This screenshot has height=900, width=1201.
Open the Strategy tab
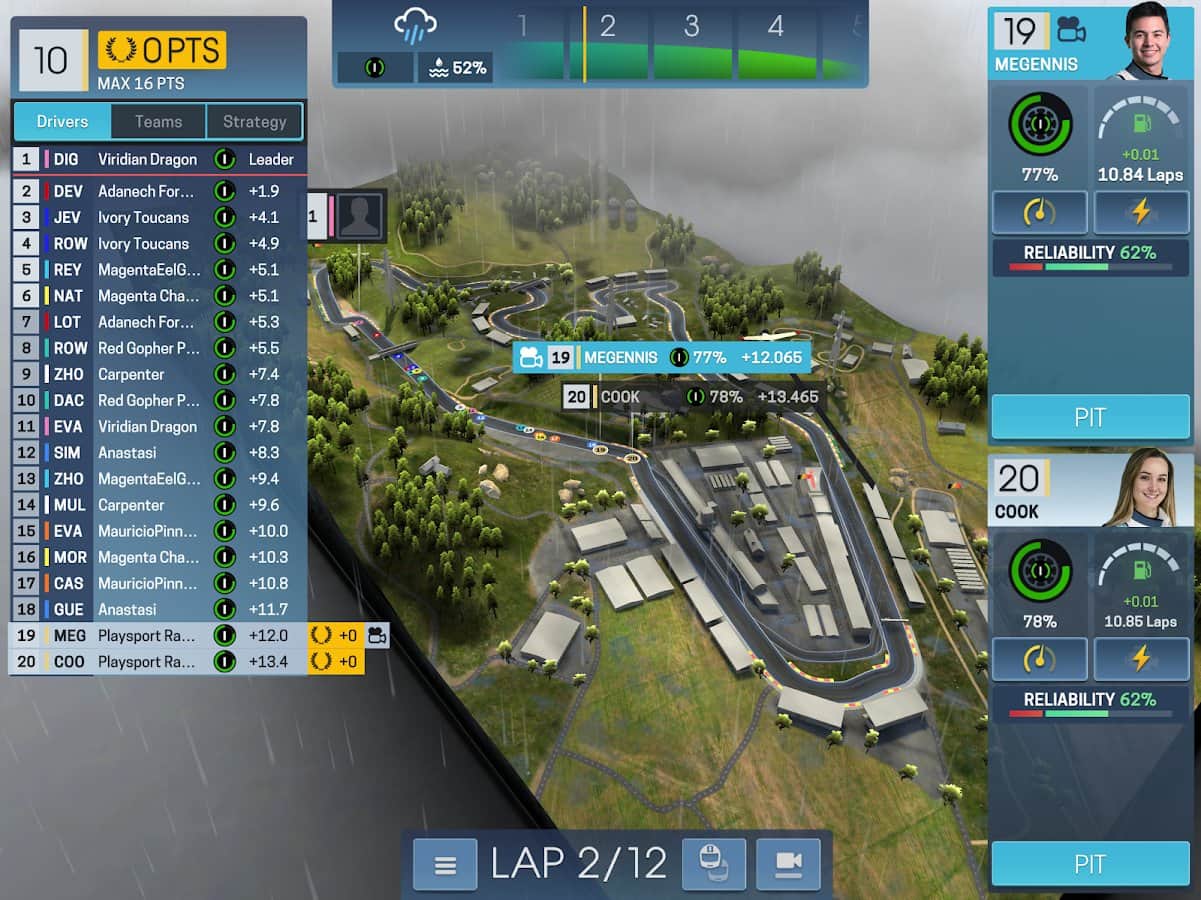[254, 122]
